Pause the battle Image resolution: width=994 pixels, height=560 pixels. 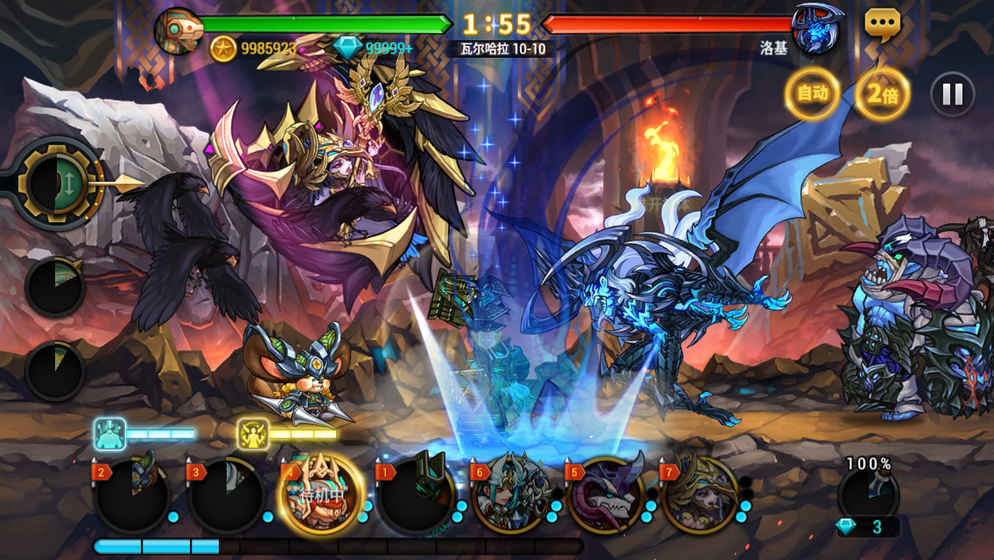click(x=952, y=95)
